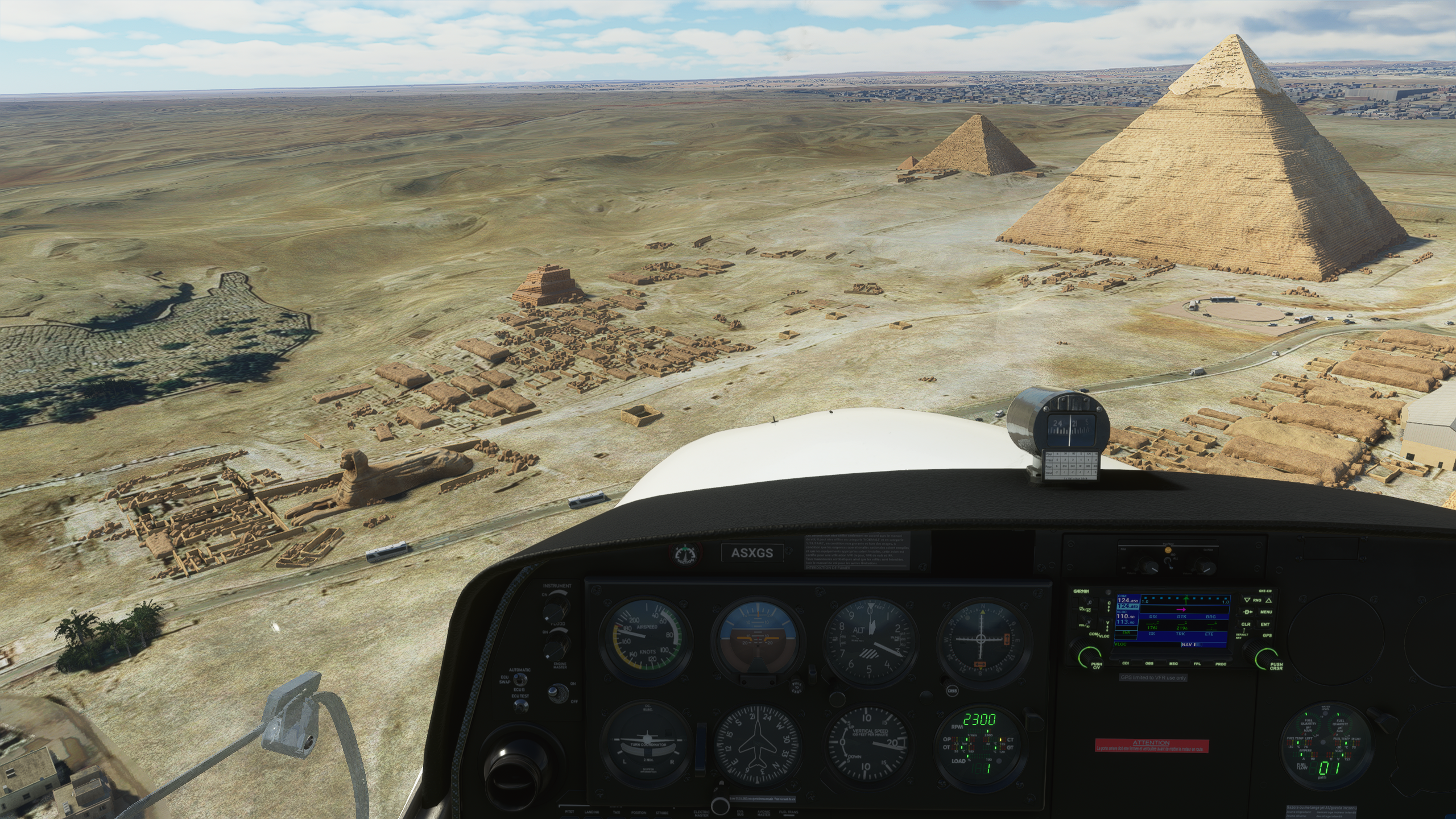Toggle the OBS button on the Garmin
Screen dimensions: 1456x819
pyautogui.click(x=1149, y=663)
